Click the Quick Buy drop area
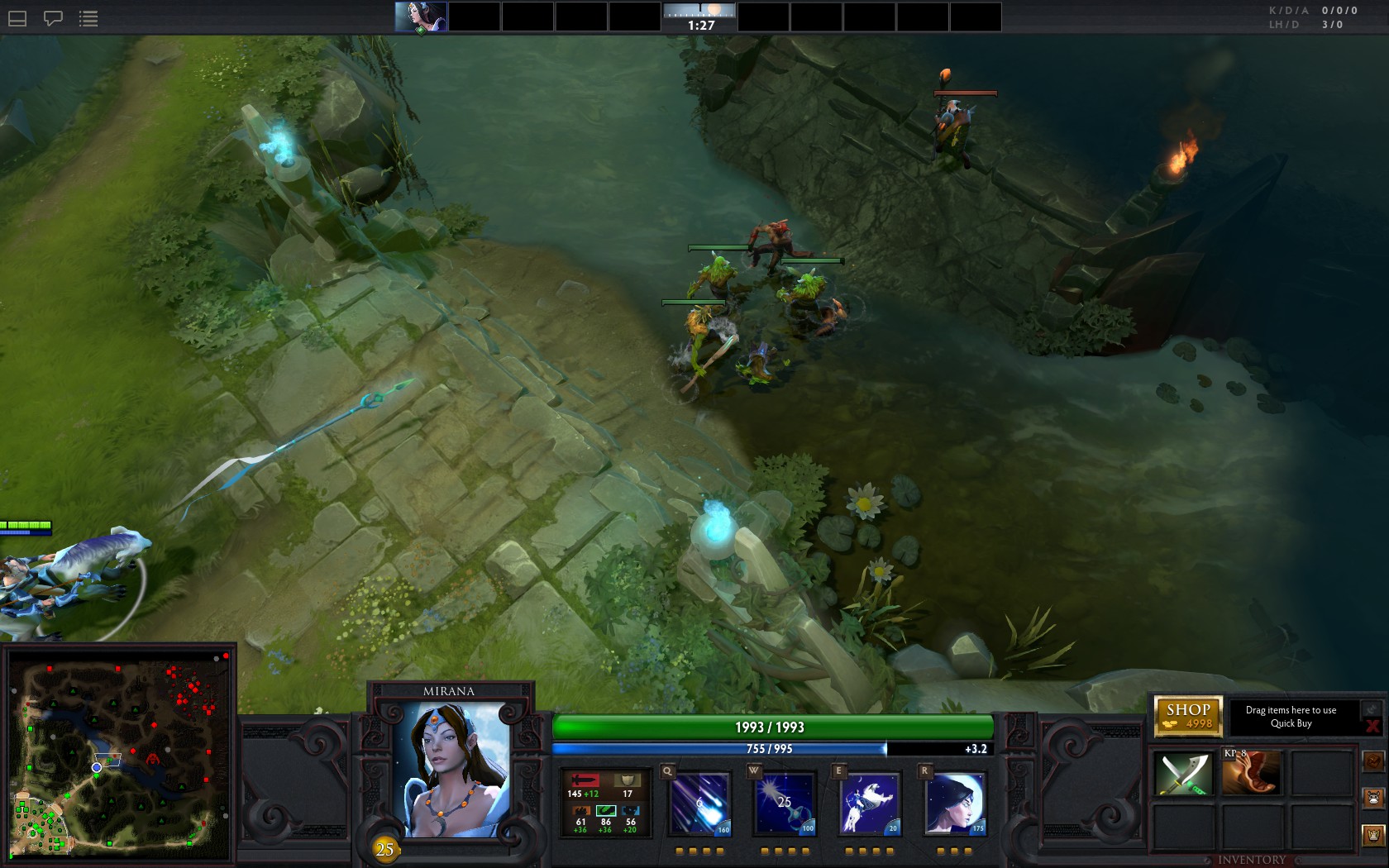This screenshot has height=868, width=1389. (x=1291, y=717)
